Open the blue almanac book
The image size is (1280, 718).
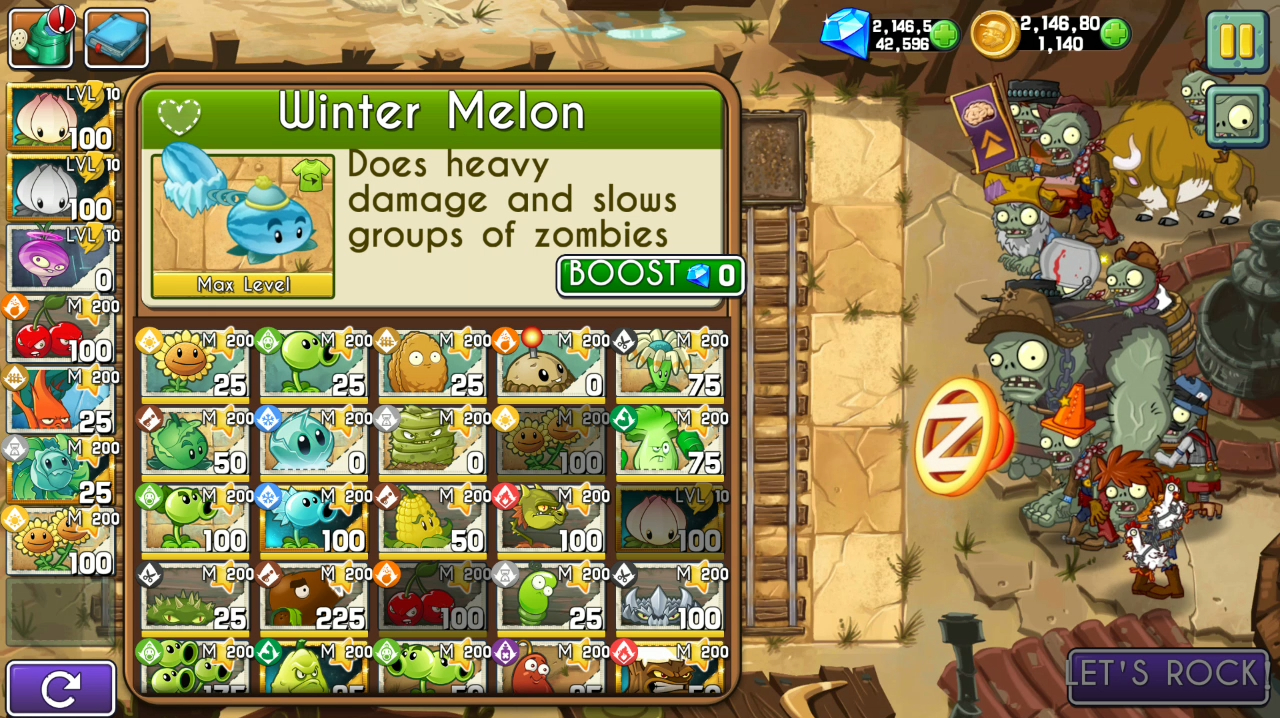pos(116,38)
